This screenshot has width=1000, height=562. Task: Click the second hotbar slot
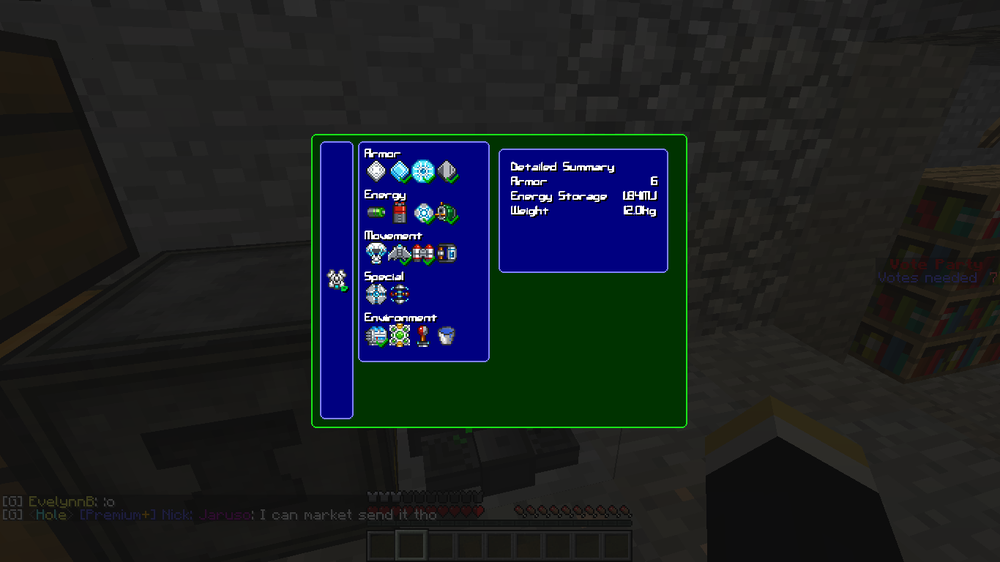tap(410, 545)
